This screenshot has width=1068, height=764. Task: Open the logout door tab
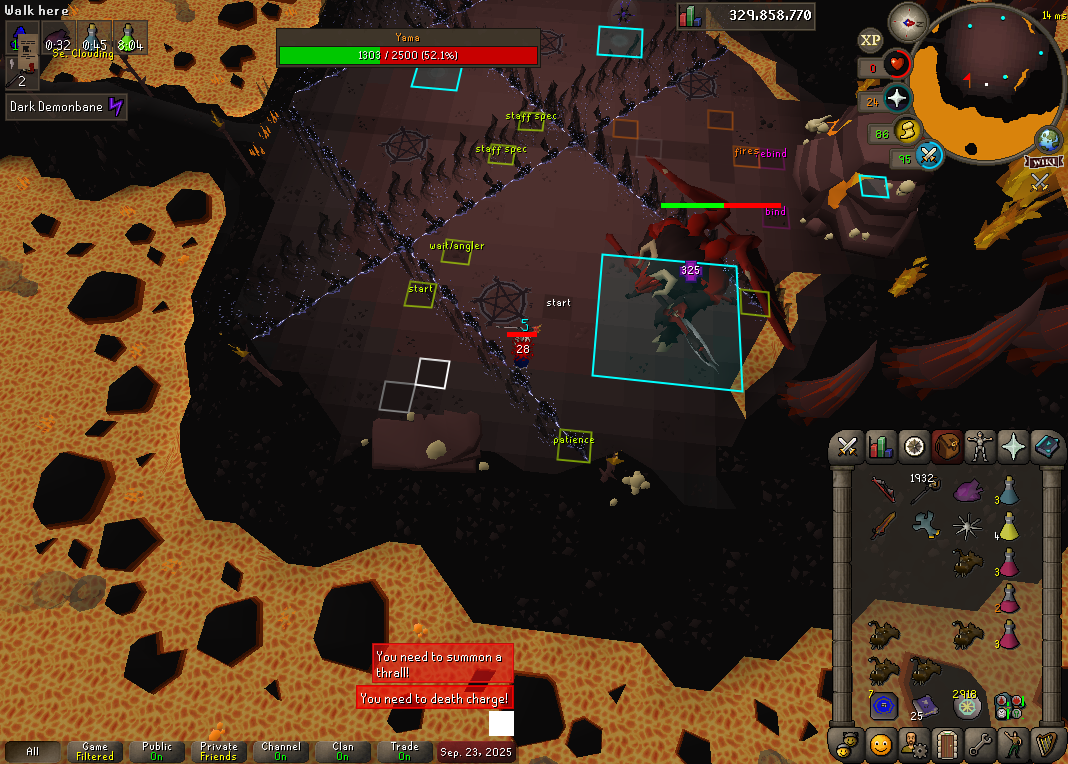pos(946,744)
